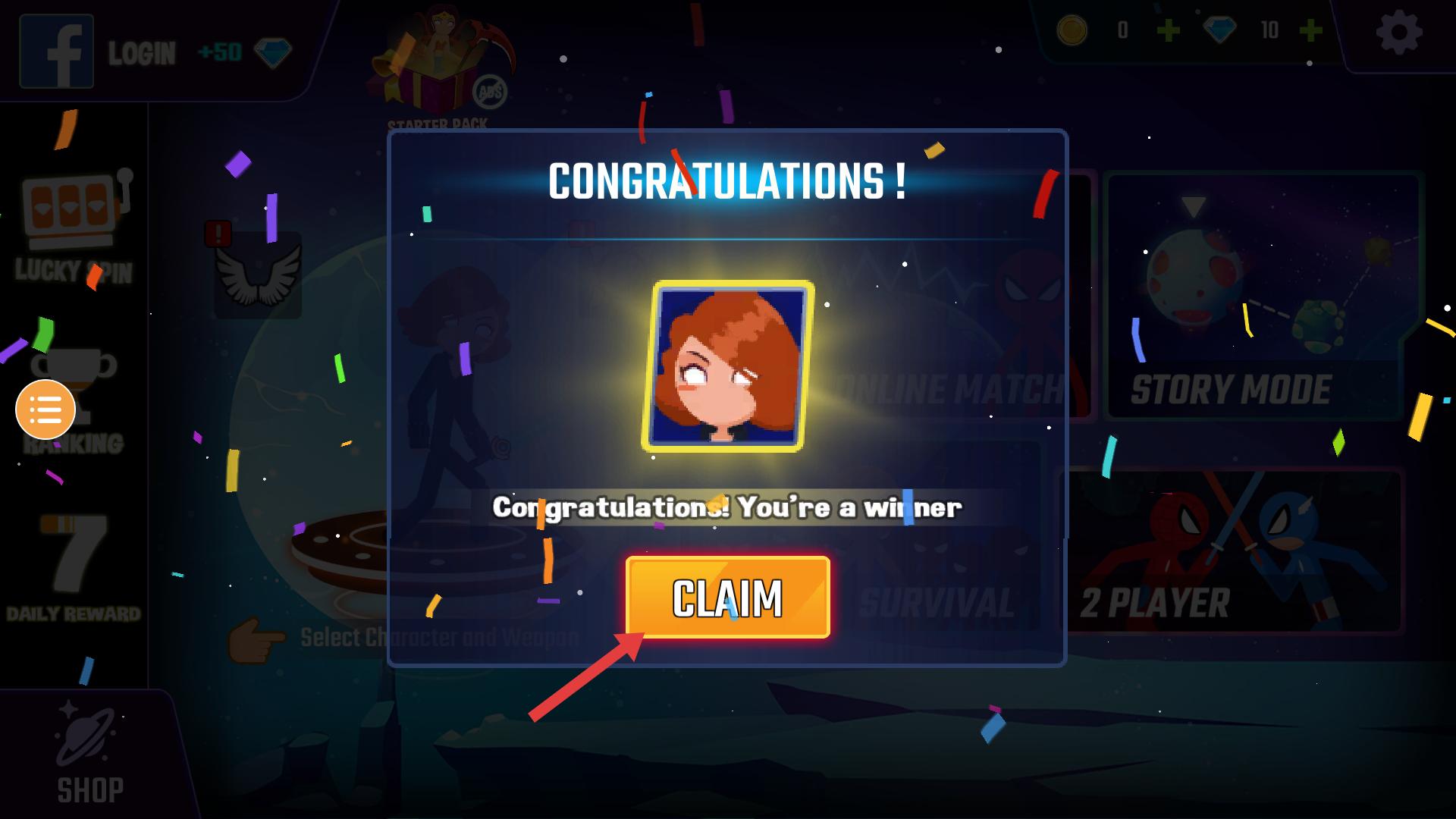Add more gold coins
This screenshot has height=819, width=1456.
(x=1168, y=31)
